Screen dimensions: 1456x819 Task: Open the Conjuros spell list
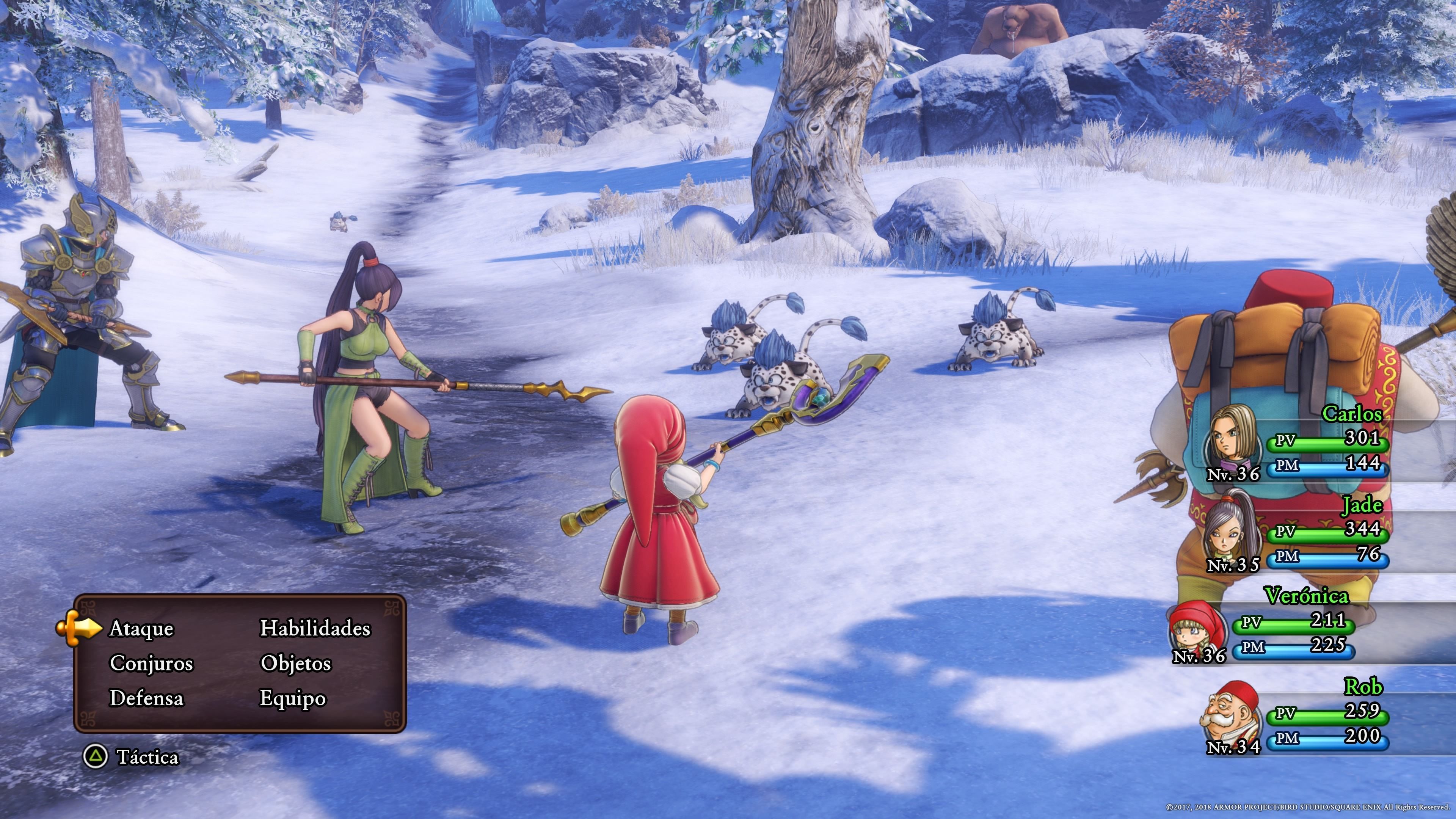tap(151, 664)
